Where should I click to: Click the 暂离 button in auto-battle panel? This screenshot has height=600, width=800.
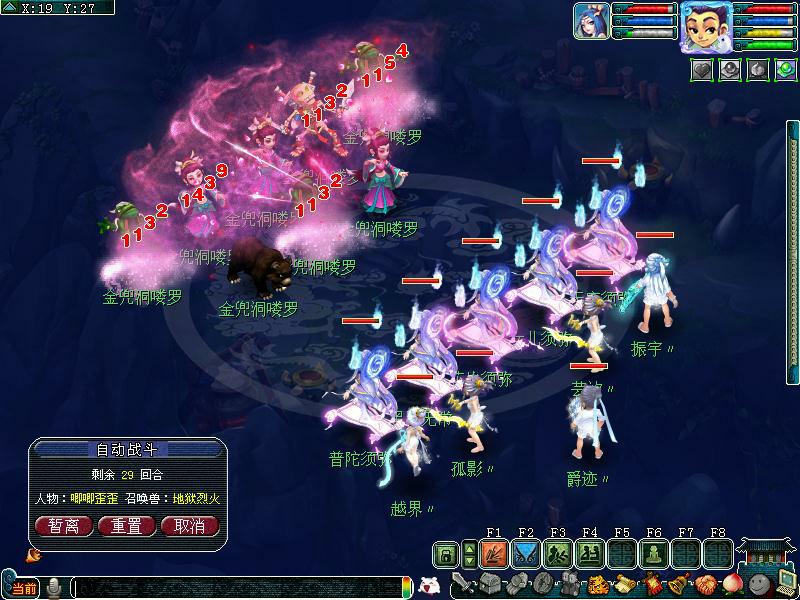coord(64,526)
